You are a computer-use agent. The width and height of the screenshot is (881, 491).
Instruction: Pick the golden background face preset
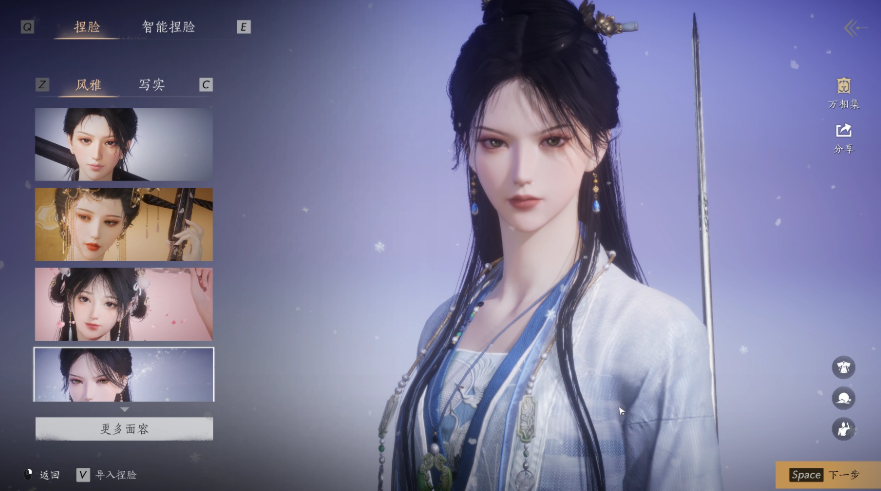pos(124,223)
